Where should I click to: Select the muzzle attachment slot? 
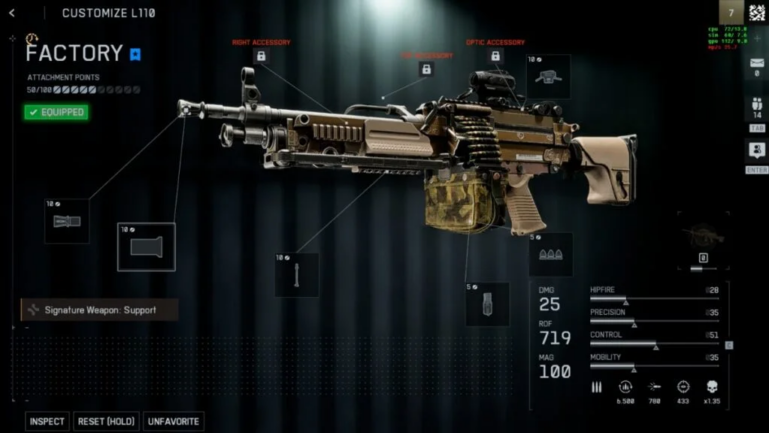coord(66,221)
